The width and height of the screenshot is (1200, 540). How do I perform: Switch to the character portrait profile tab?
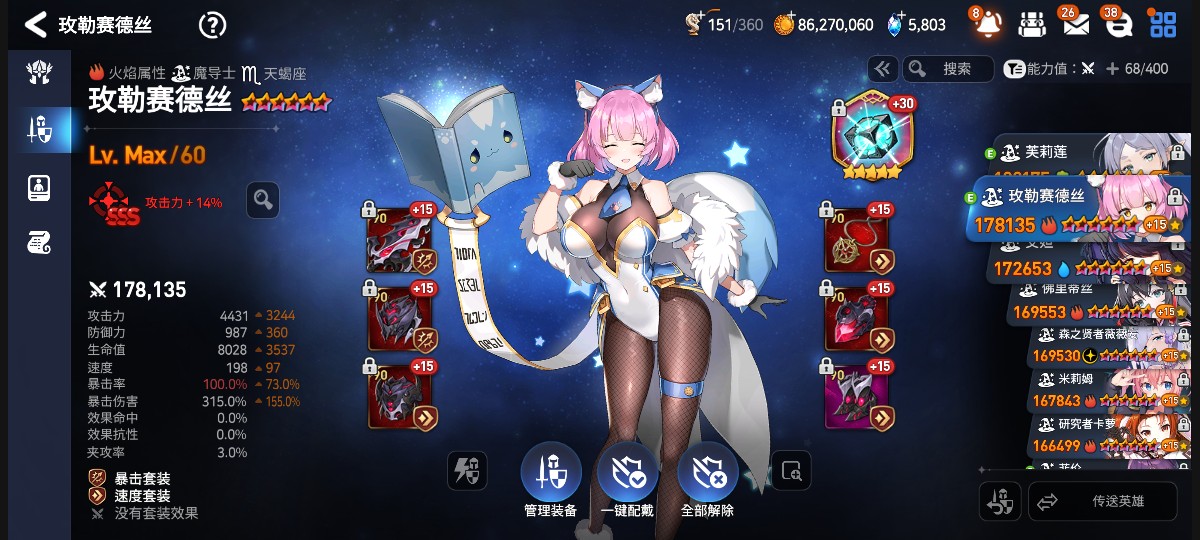(x=39, y=187)
